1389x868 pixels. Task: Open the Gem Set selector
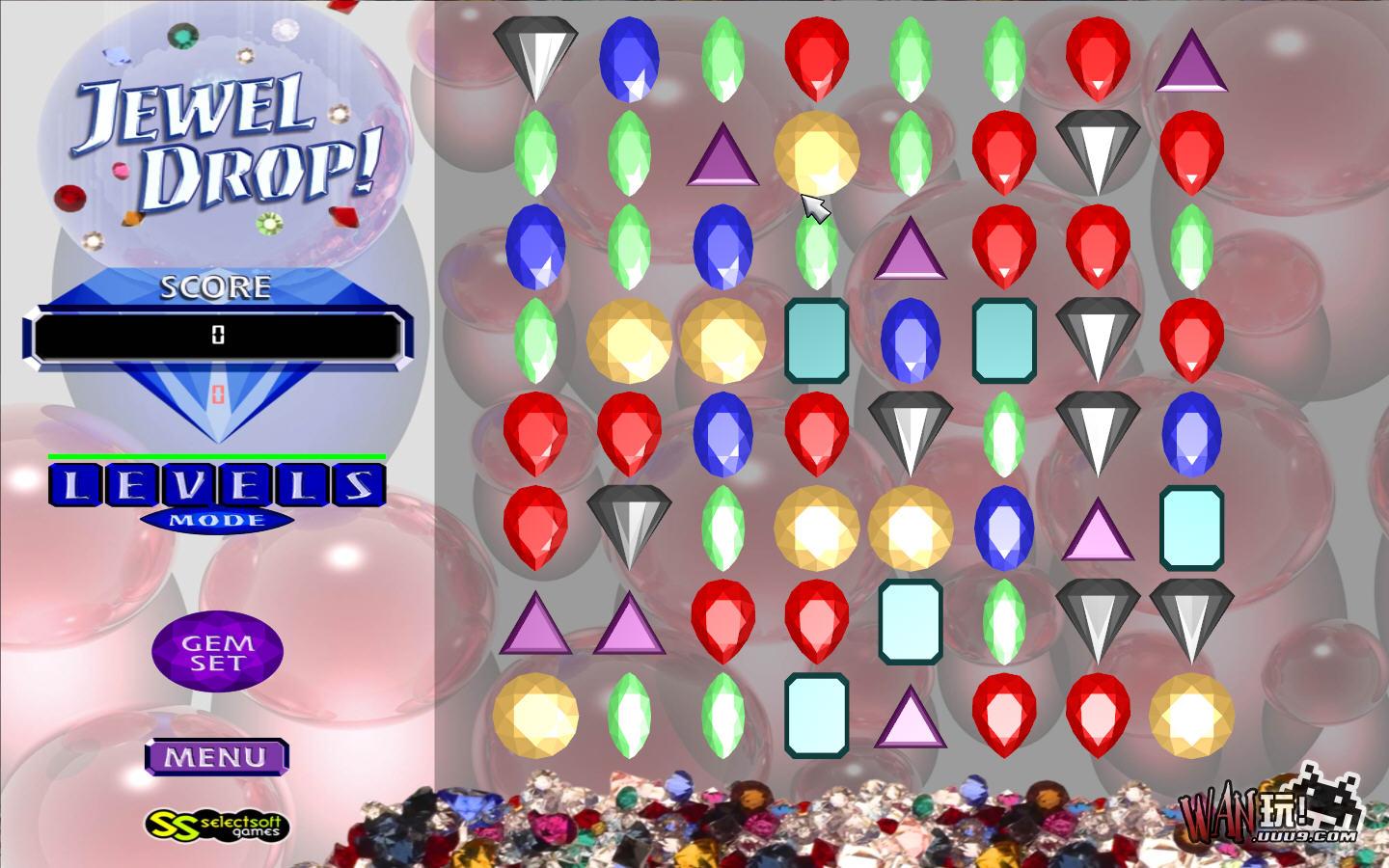[217, 652]
